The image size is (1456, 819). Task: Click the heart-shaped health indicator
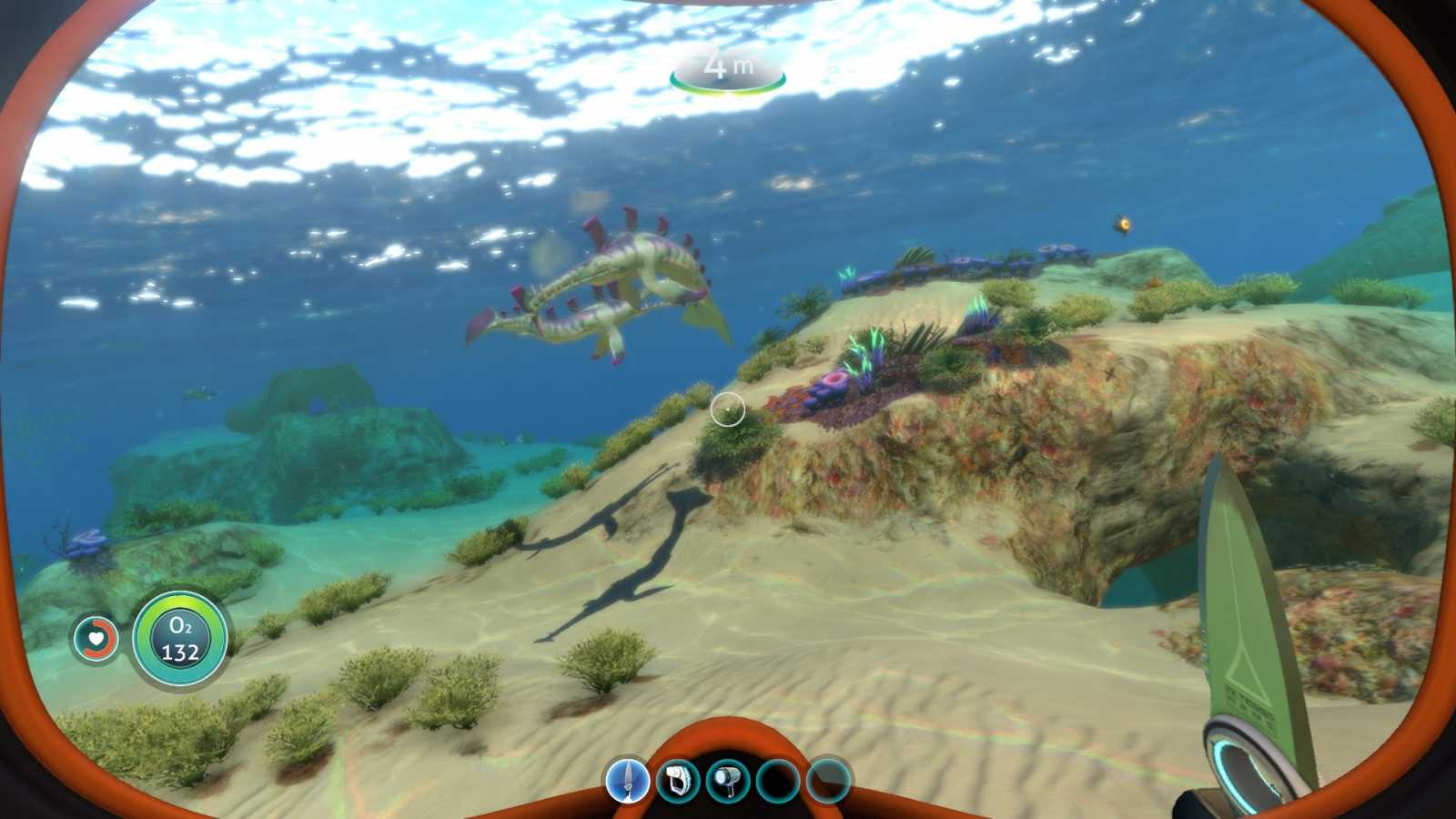coord(95,638)
